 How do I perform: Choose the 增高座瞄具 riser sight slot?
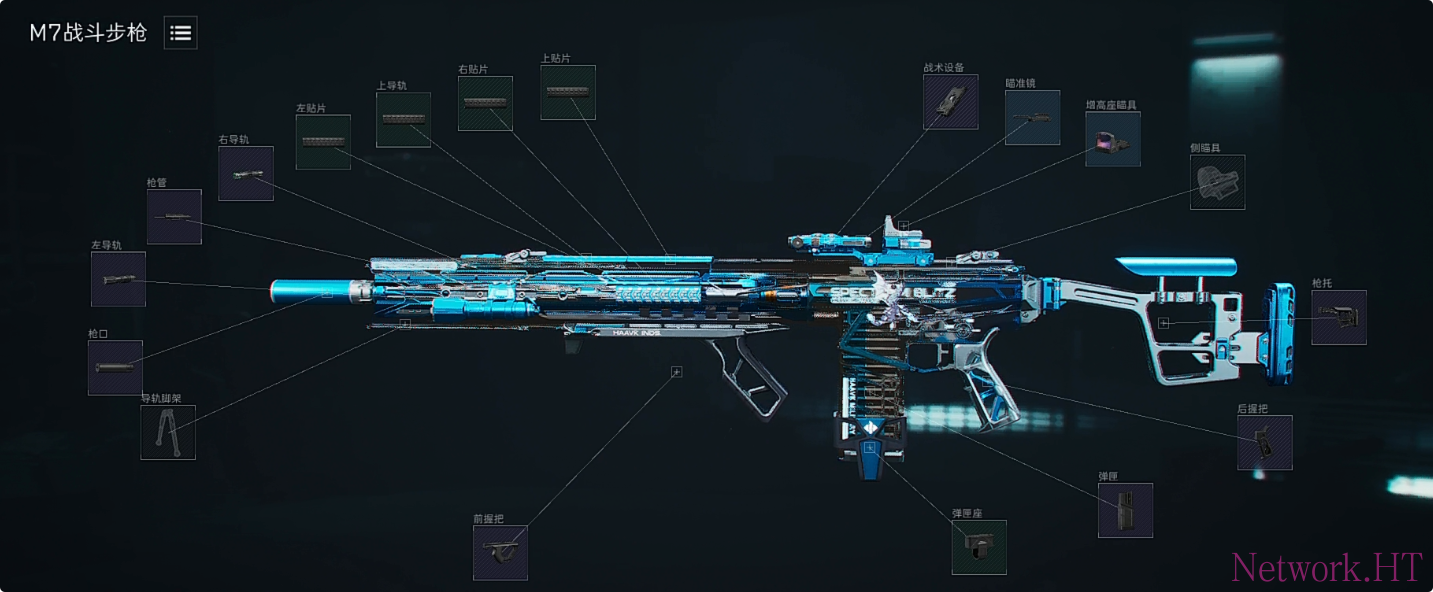point(1113,139)
